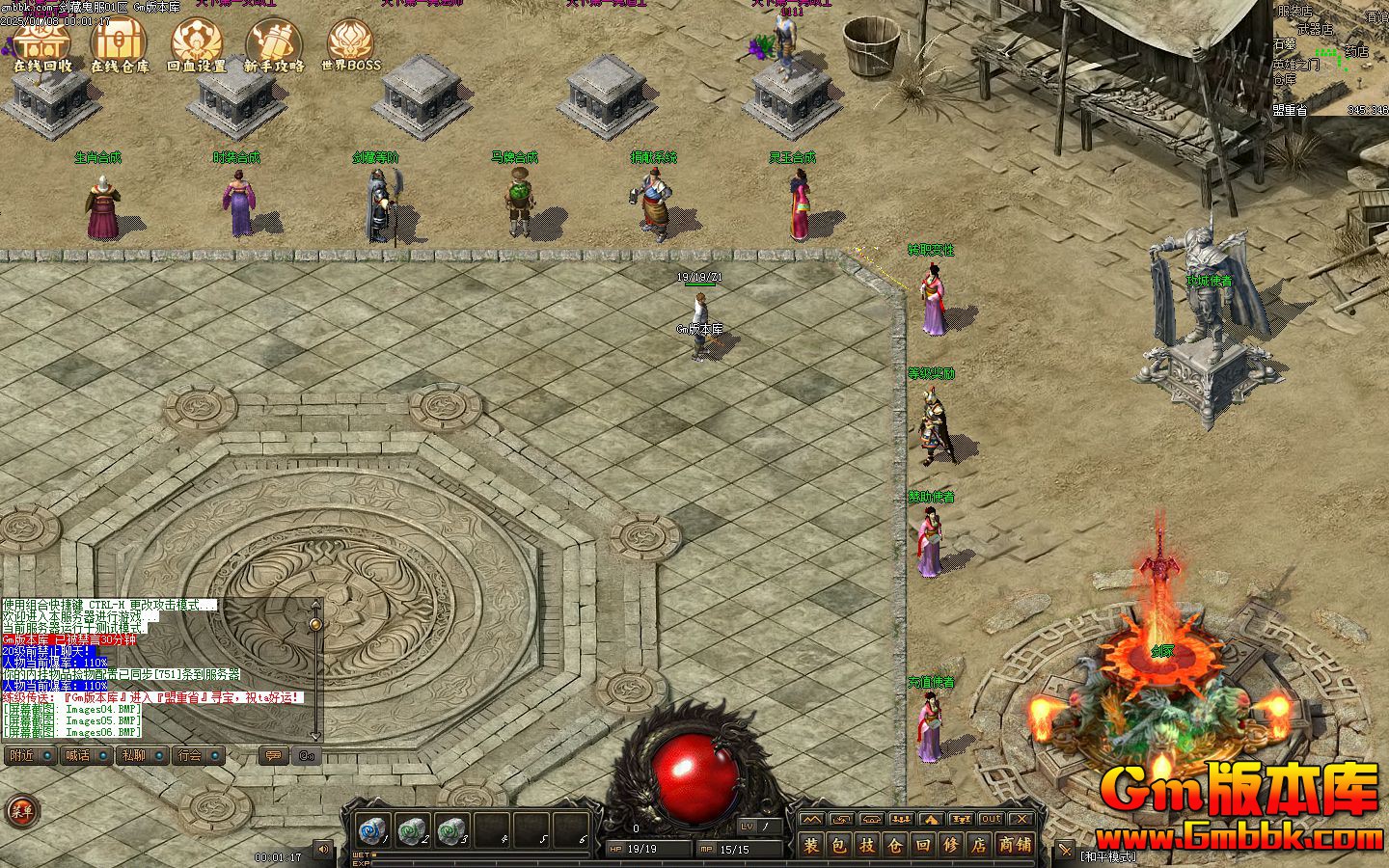Open the 装 equipment panel
The width and height of the screenshot is (1389, 868).
click(811, 846)
